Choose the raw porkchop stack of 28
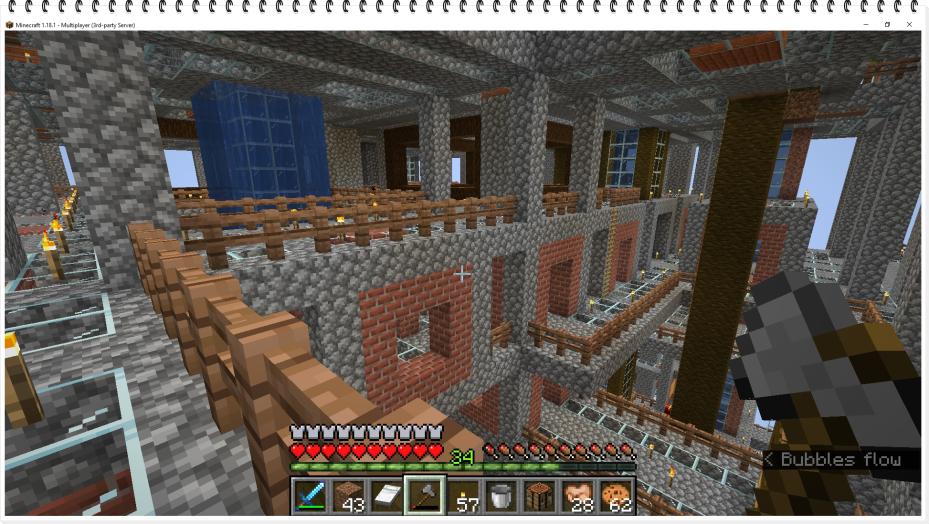Image resolution: width=929 pixels, height=524 pixels. click(x=578, y=495)
